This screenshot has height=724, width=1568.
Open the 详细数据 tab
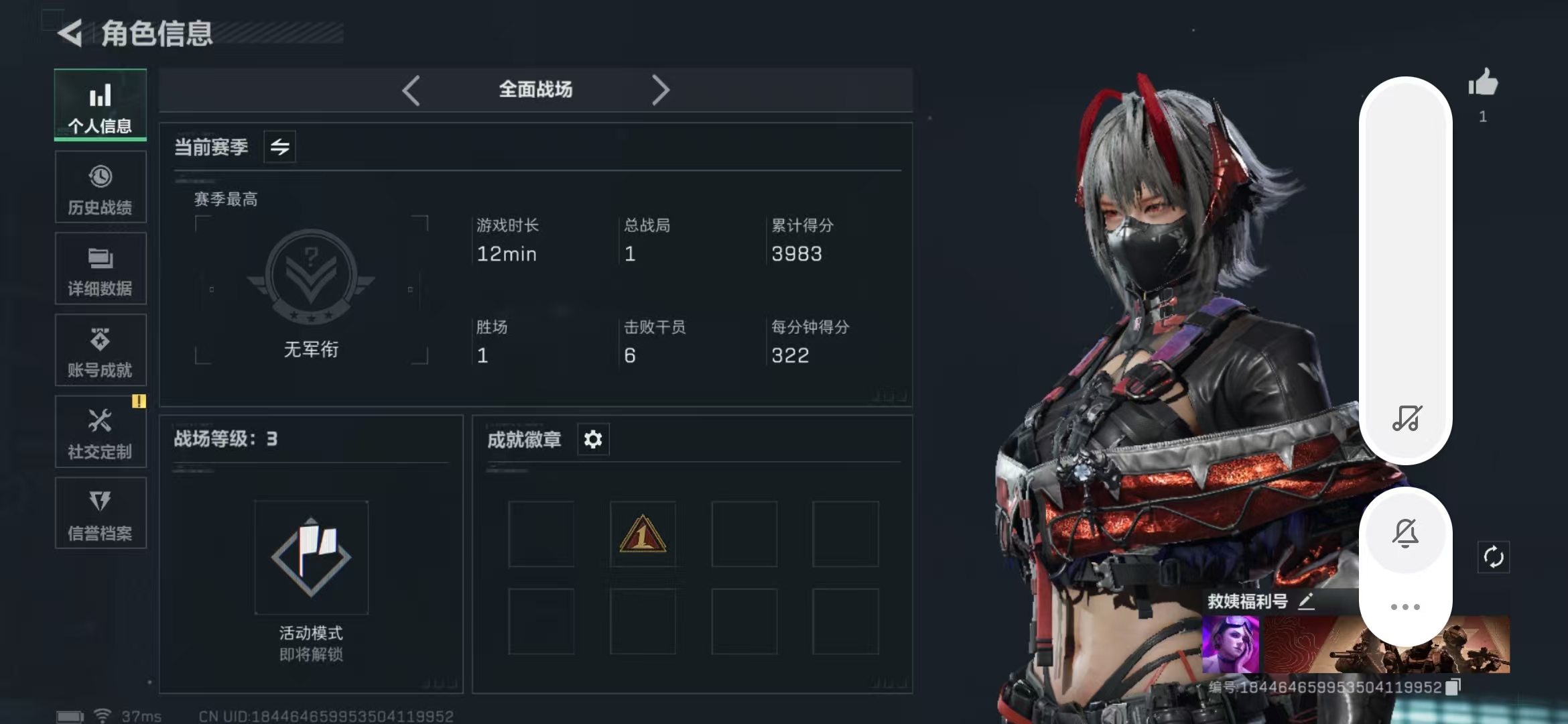click(101, 269)
